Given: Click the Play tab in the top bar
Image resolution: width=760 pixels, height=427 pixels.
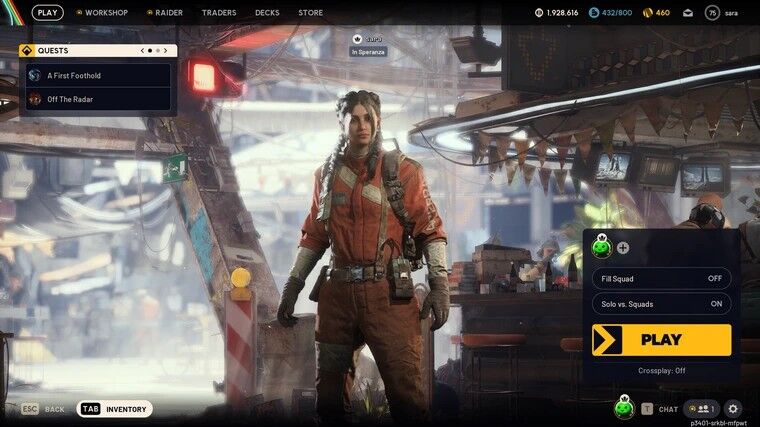Looking at the screenshot, I should coord(47,13).
